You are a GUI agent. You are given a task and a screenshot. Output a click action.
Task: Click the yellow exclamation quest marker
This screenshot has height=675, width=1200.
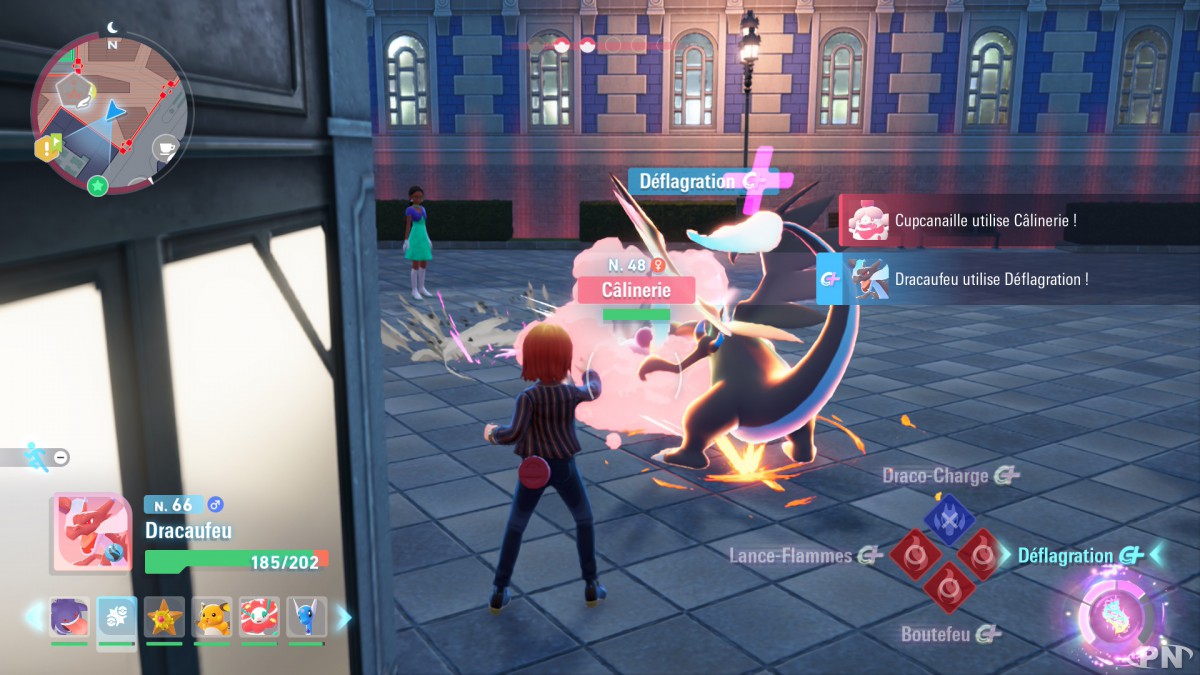[x=47, y=149]
